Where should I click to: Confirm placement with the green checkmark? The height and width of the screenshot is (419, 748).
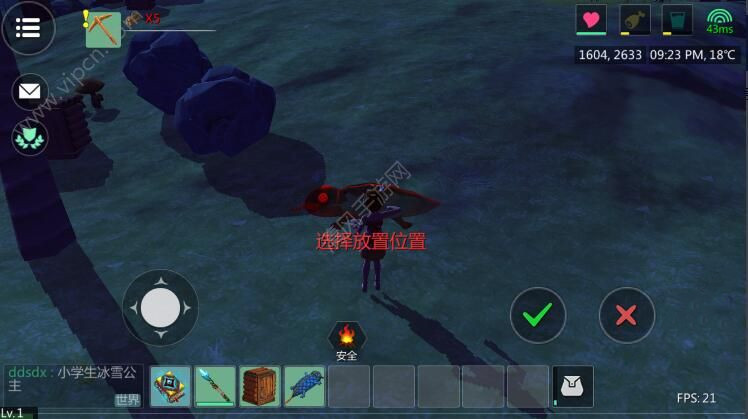(x=538, y=315)
